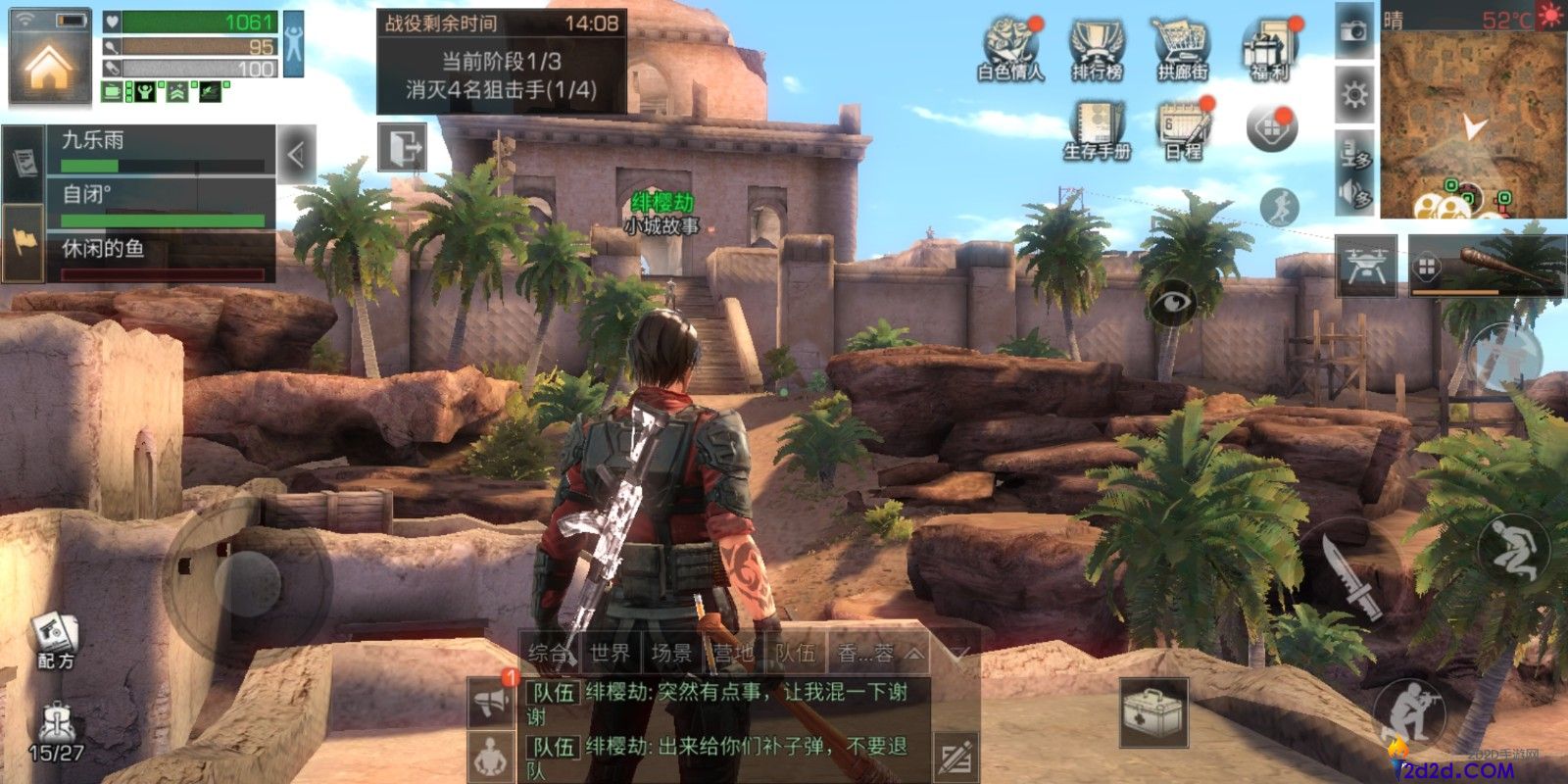
Task: Perform knife melee attack
Action: point(1351,577)
